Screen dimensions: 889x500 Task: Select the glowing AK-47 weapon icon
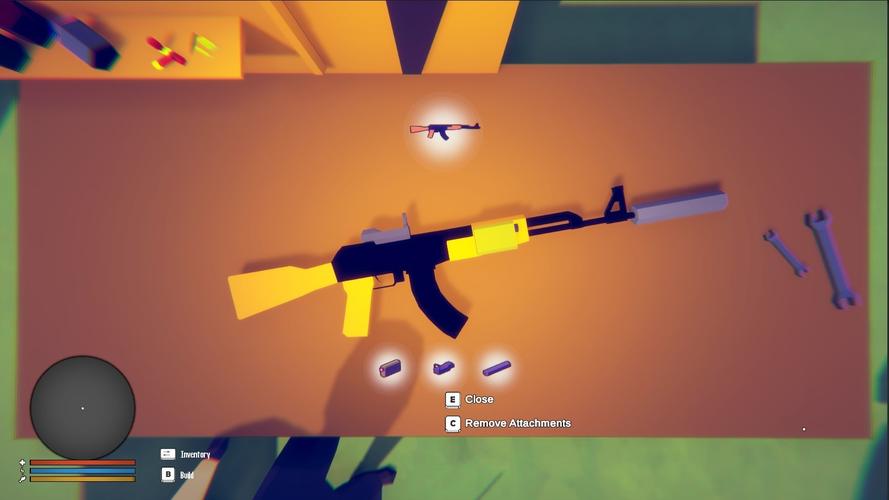[x=444, y=129]
